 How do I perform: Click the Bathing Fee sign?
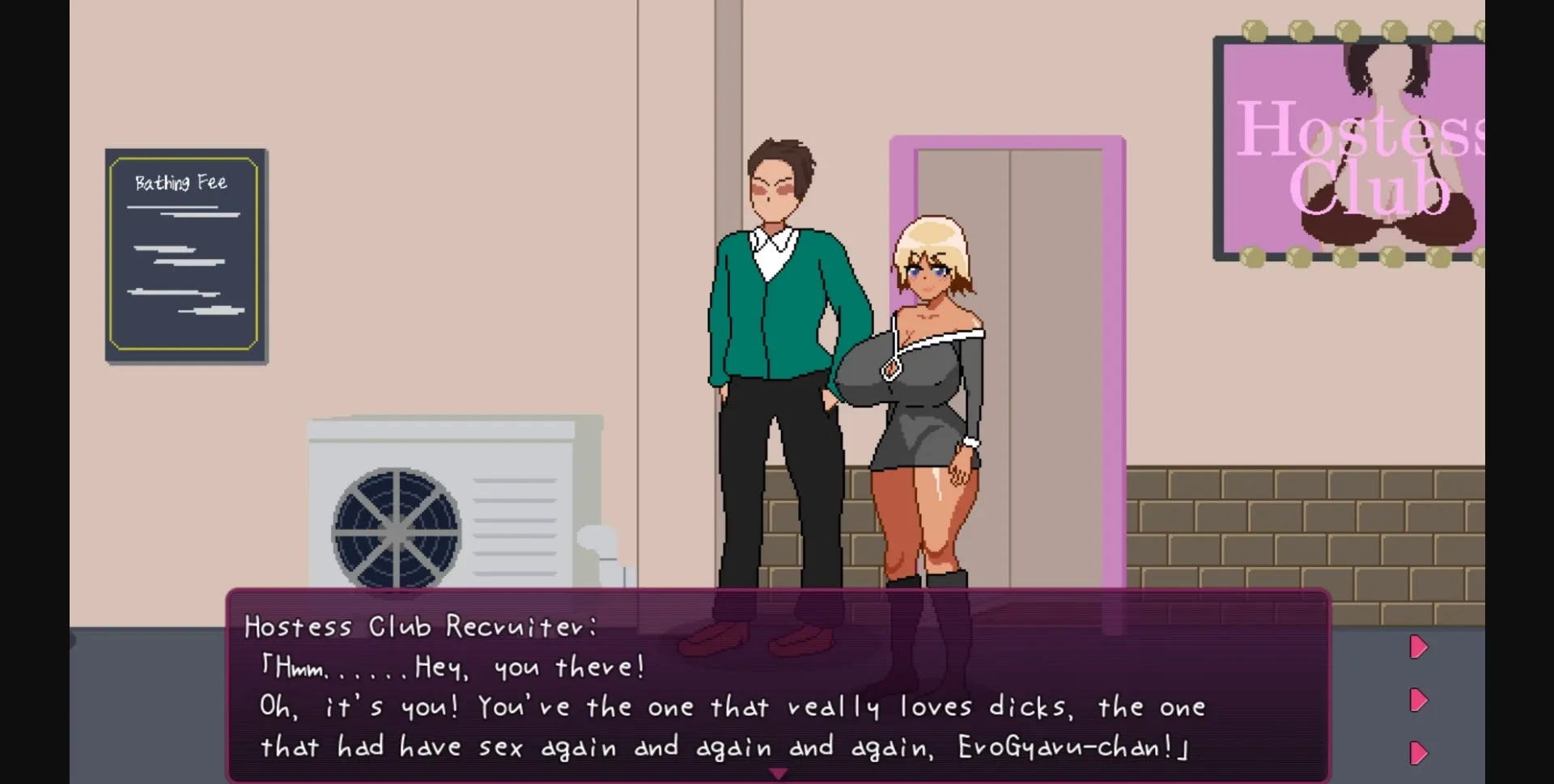click(185, 252)
